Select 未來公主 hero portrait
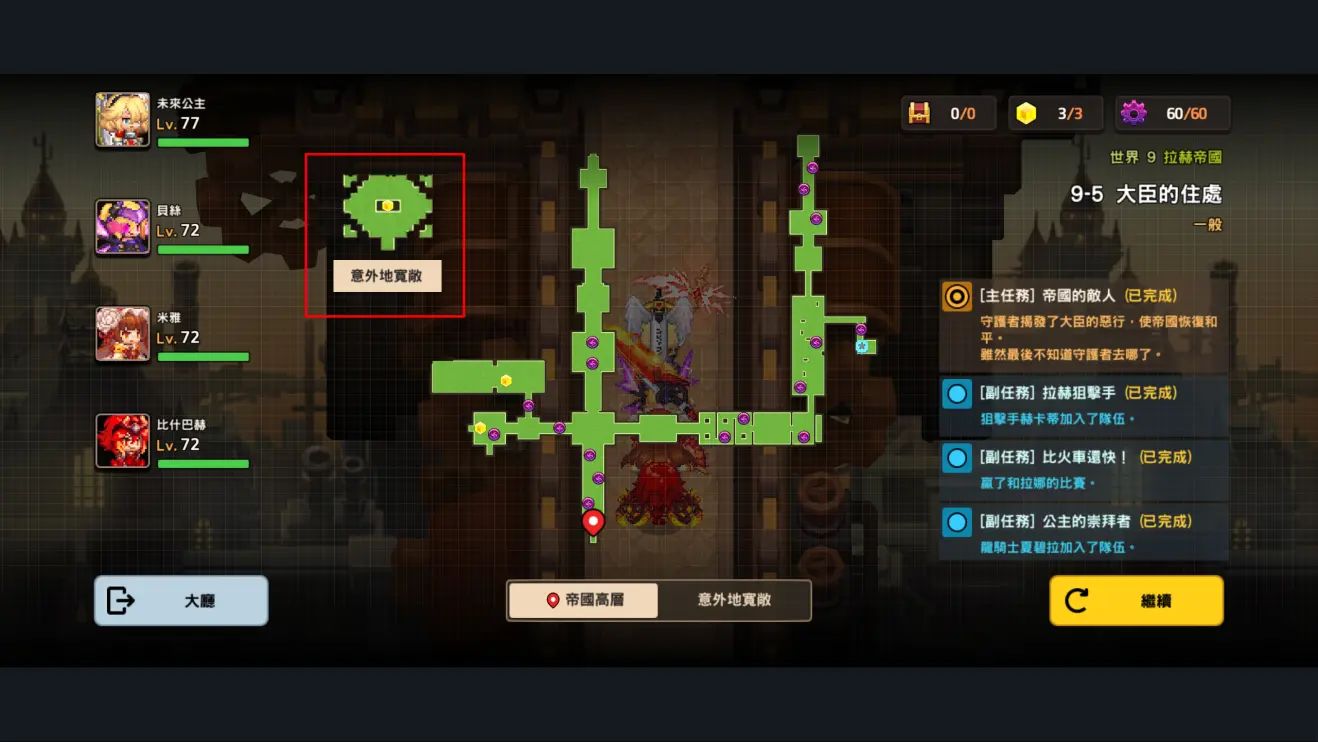Screen dimensions: 1318x742 (122, 120)
